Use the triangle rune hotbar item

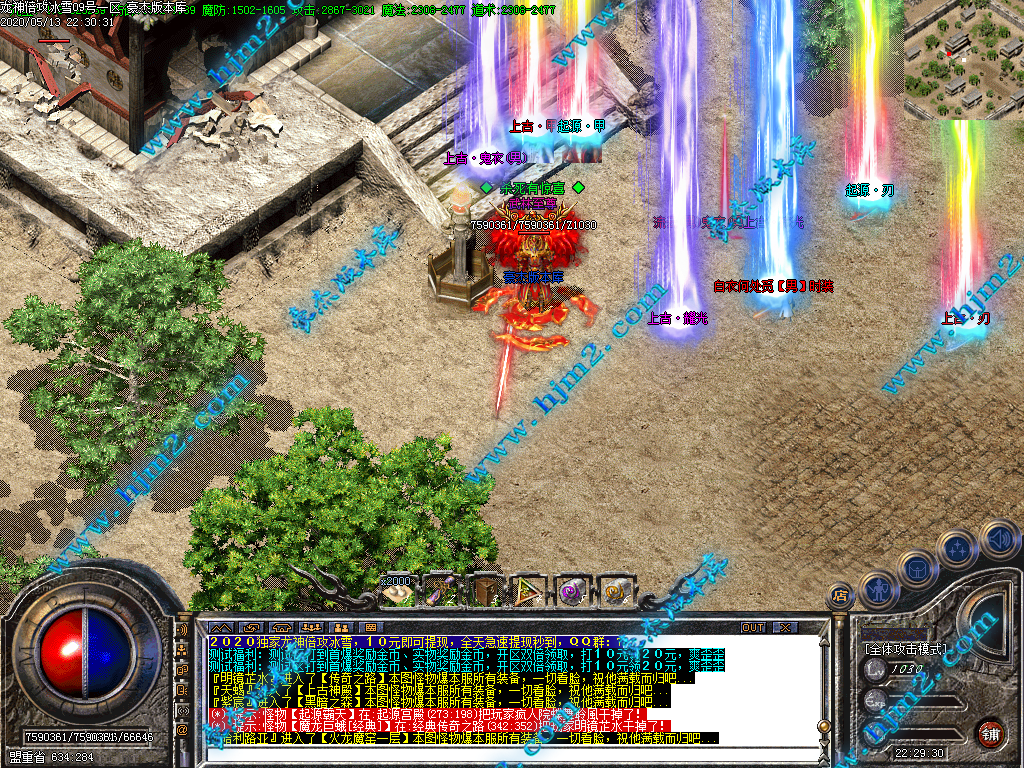pyautogui.click(x=528, y=591)
